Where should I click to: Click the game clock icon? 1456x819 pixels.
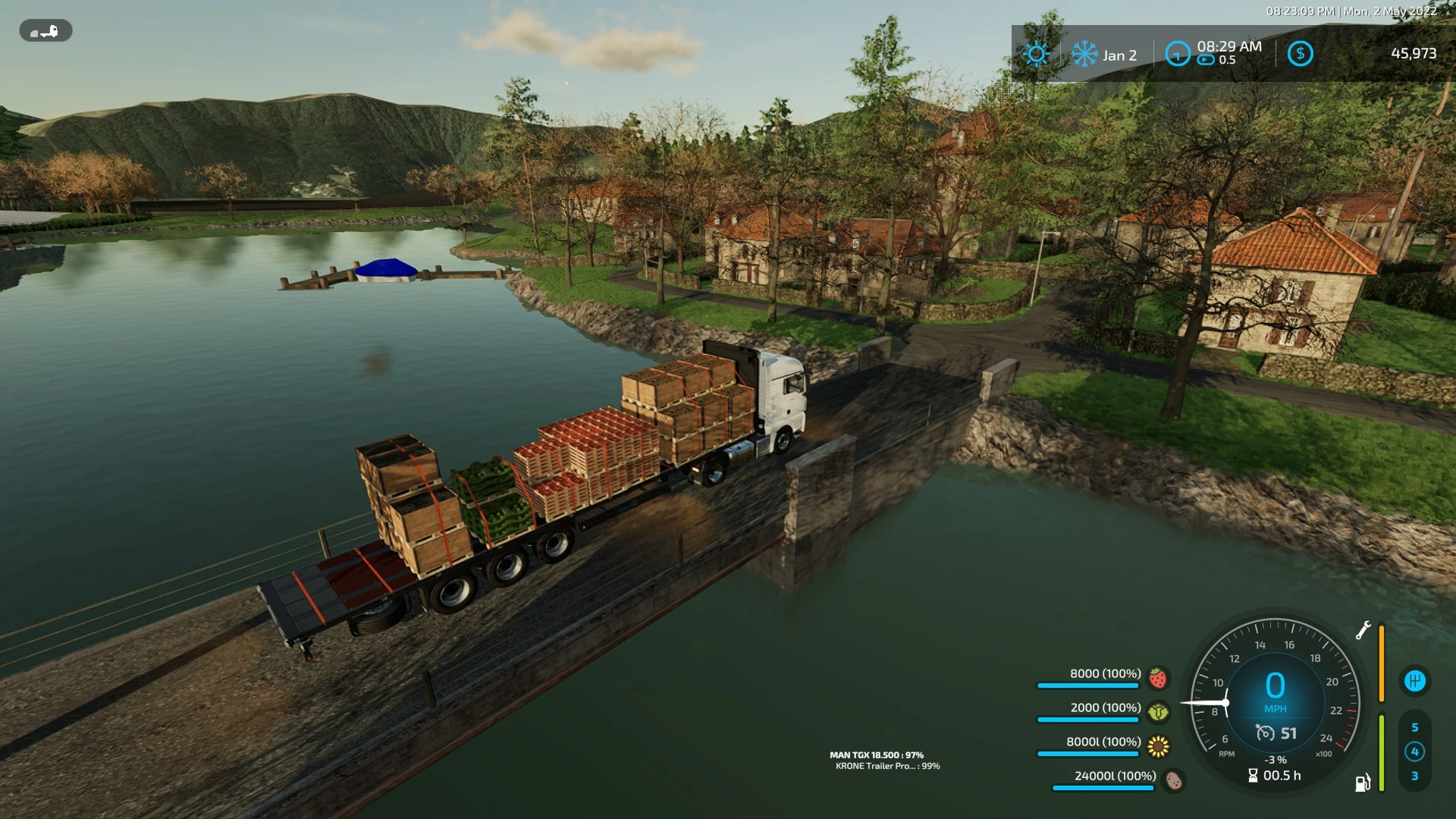click(x=1177, y=54)
